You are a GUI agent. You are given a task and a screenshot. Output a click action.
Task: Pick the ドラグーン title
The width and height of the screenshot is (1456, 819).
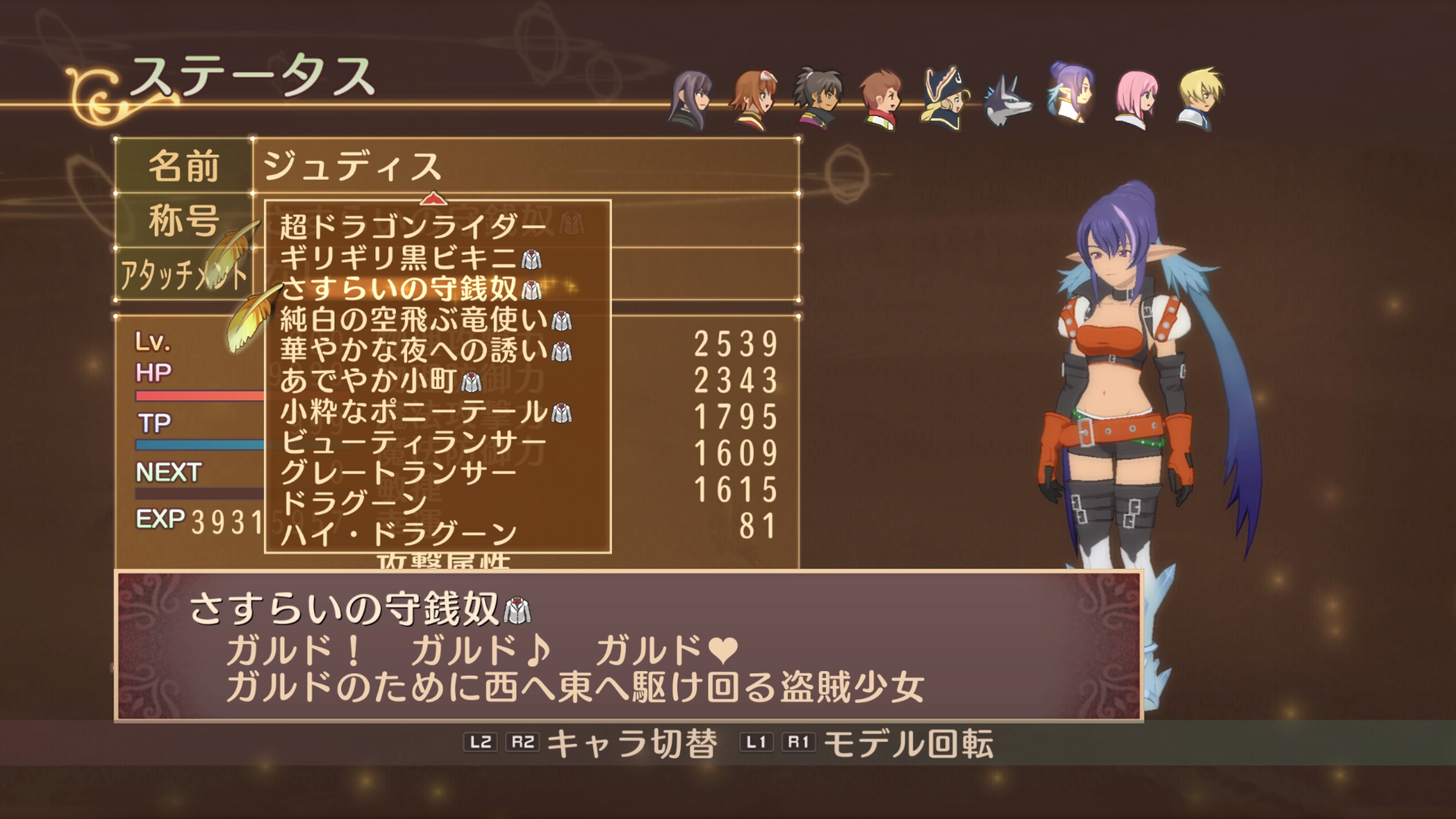pyautogui.click(x=354, y=502)
